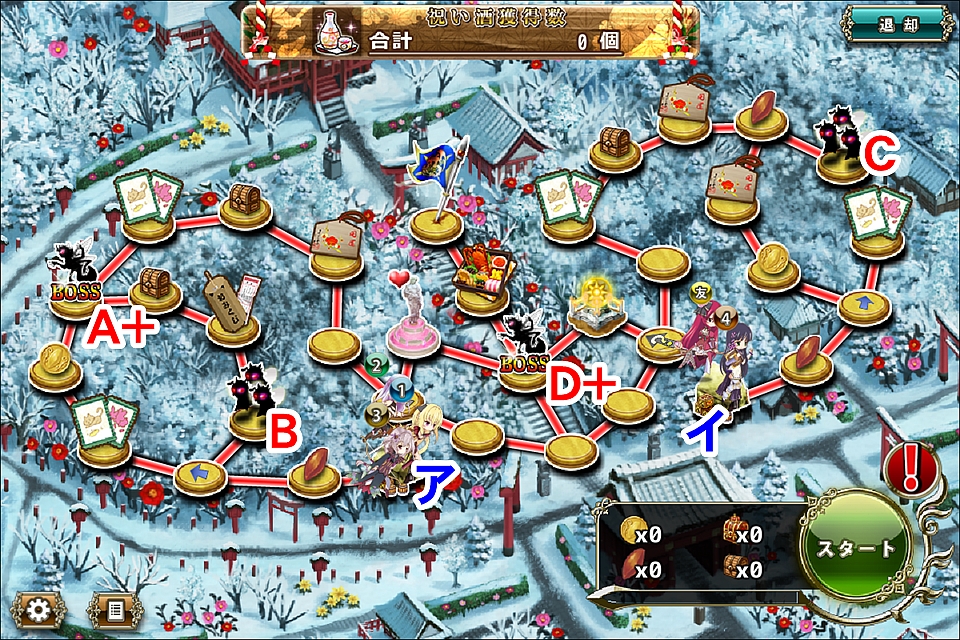The width and height of the screenshot is (960, 640).
Task: Click the green スタート start button
Action: pyautogui.click(x=856, y=548)
